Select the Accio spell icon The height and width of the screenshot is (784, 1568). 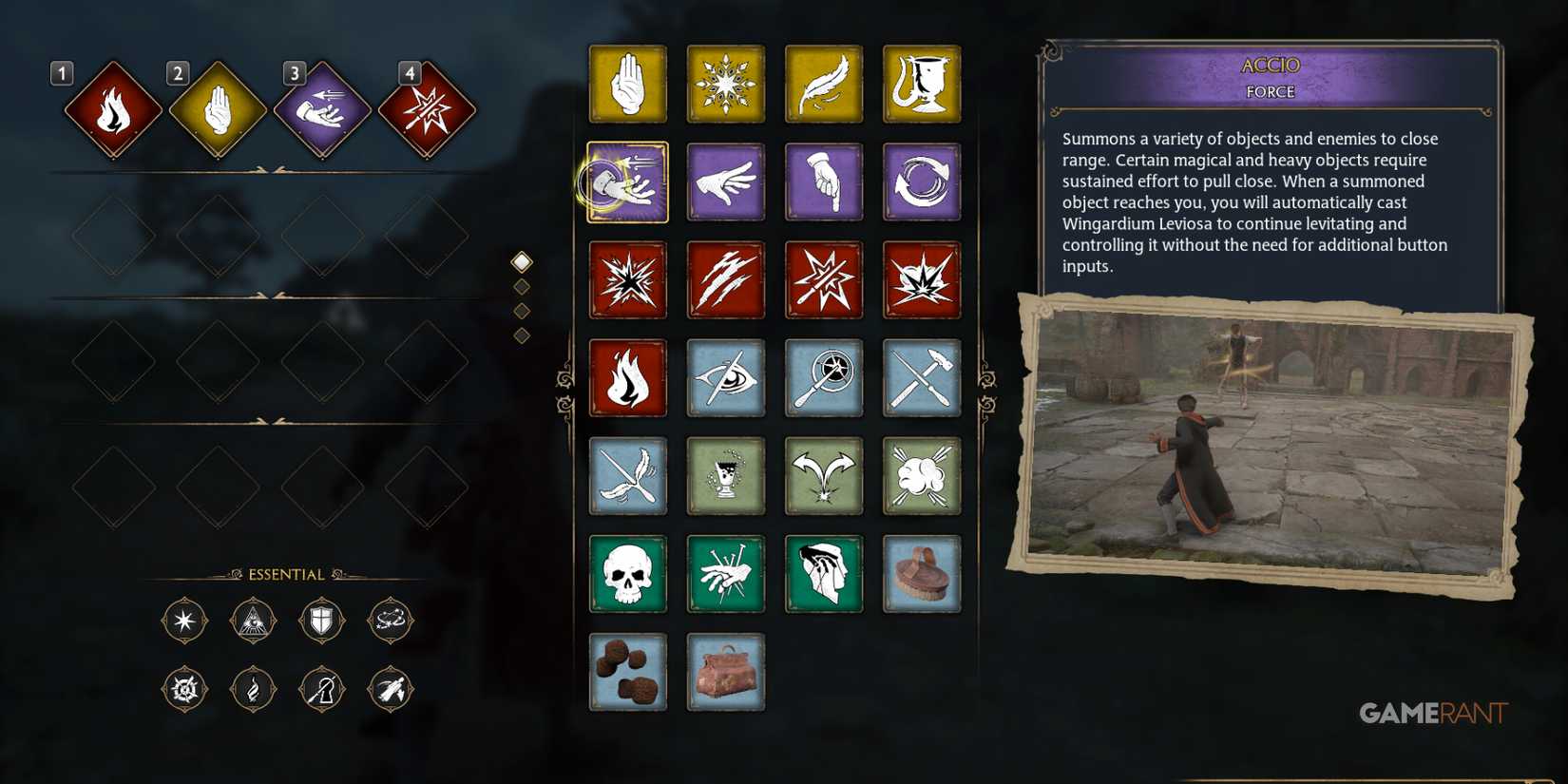point(627,182)
